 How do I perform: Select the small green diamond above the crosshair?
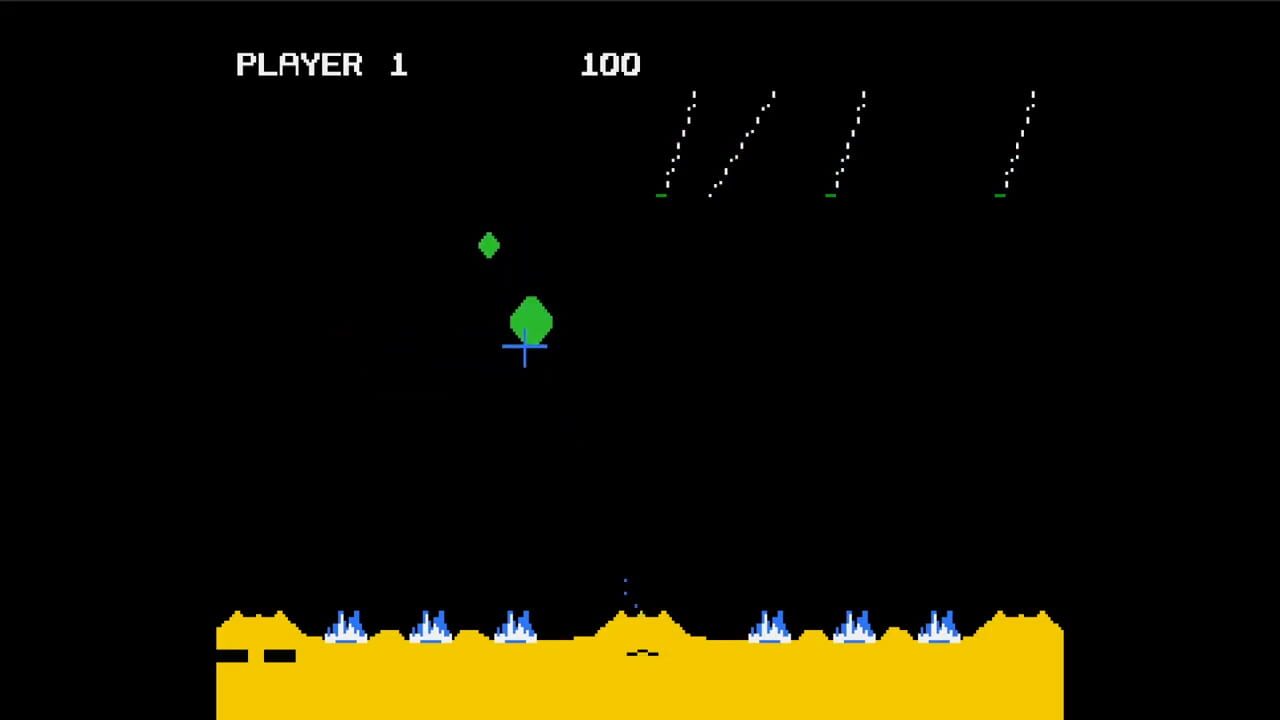[x=488, y=244]
